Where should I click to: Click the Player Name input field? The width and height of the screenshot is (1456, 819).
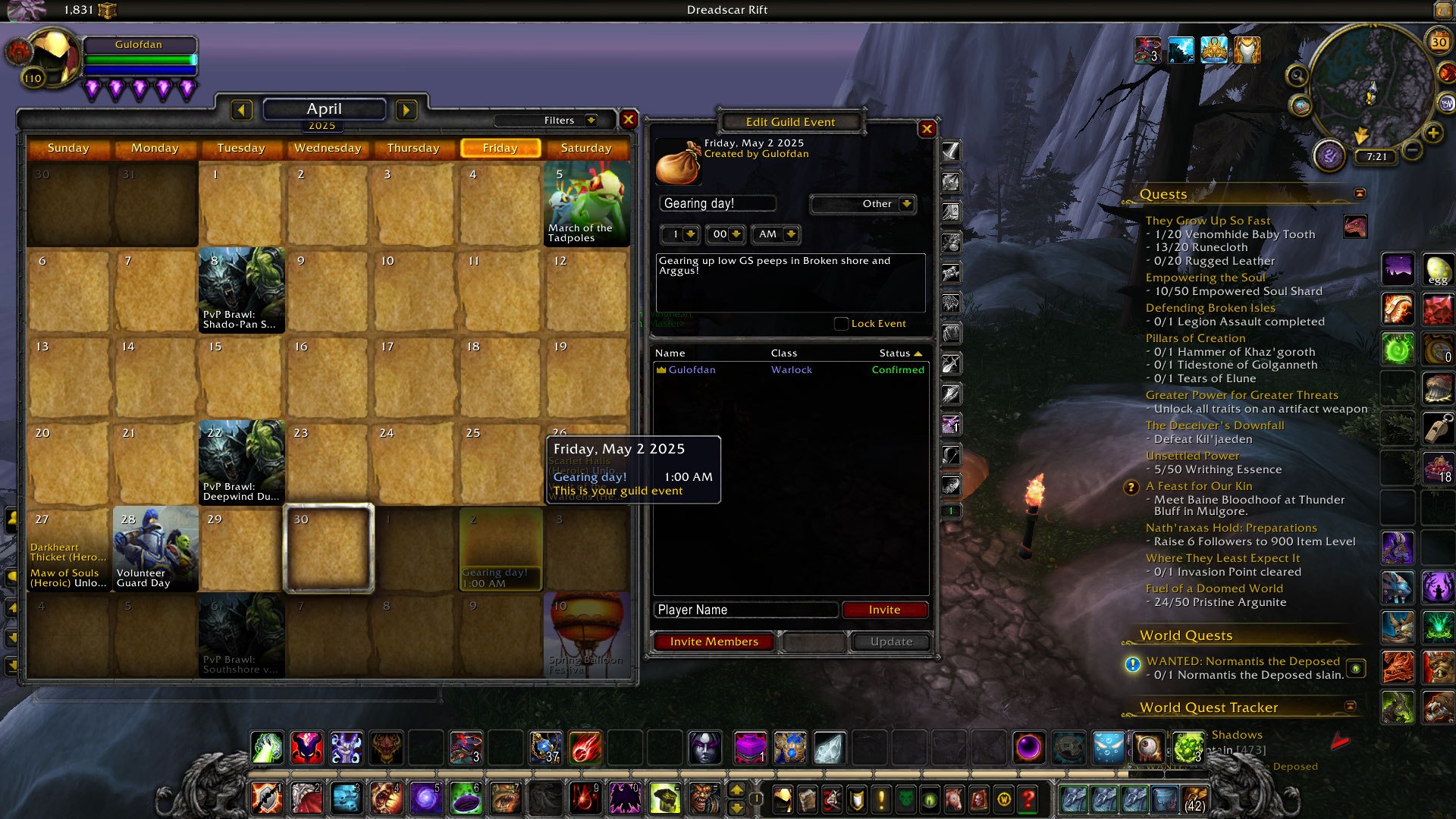746,610
